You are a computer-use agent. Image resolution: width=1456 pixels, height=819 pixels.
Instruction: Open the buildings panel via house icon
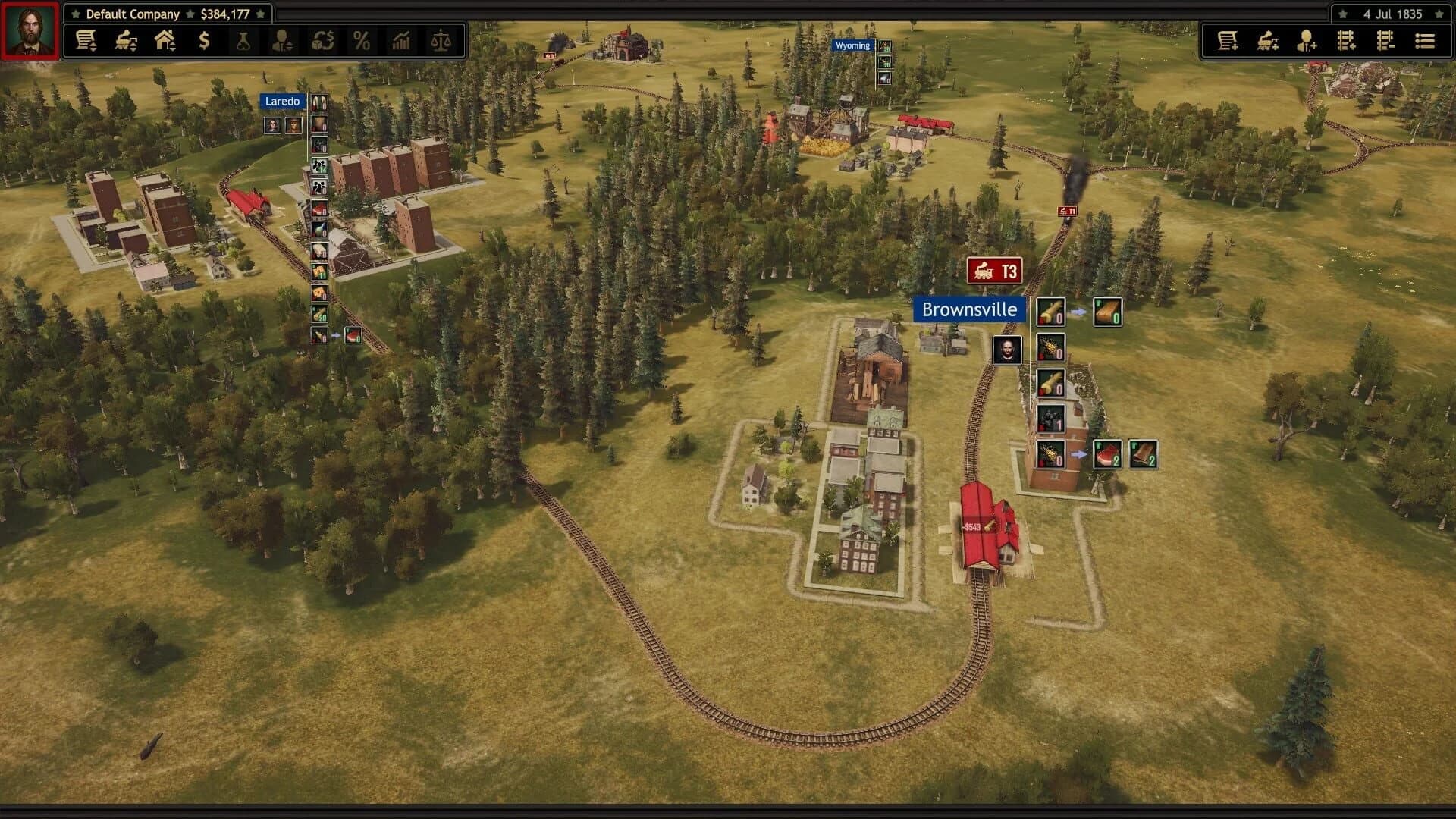click(164, 42)
